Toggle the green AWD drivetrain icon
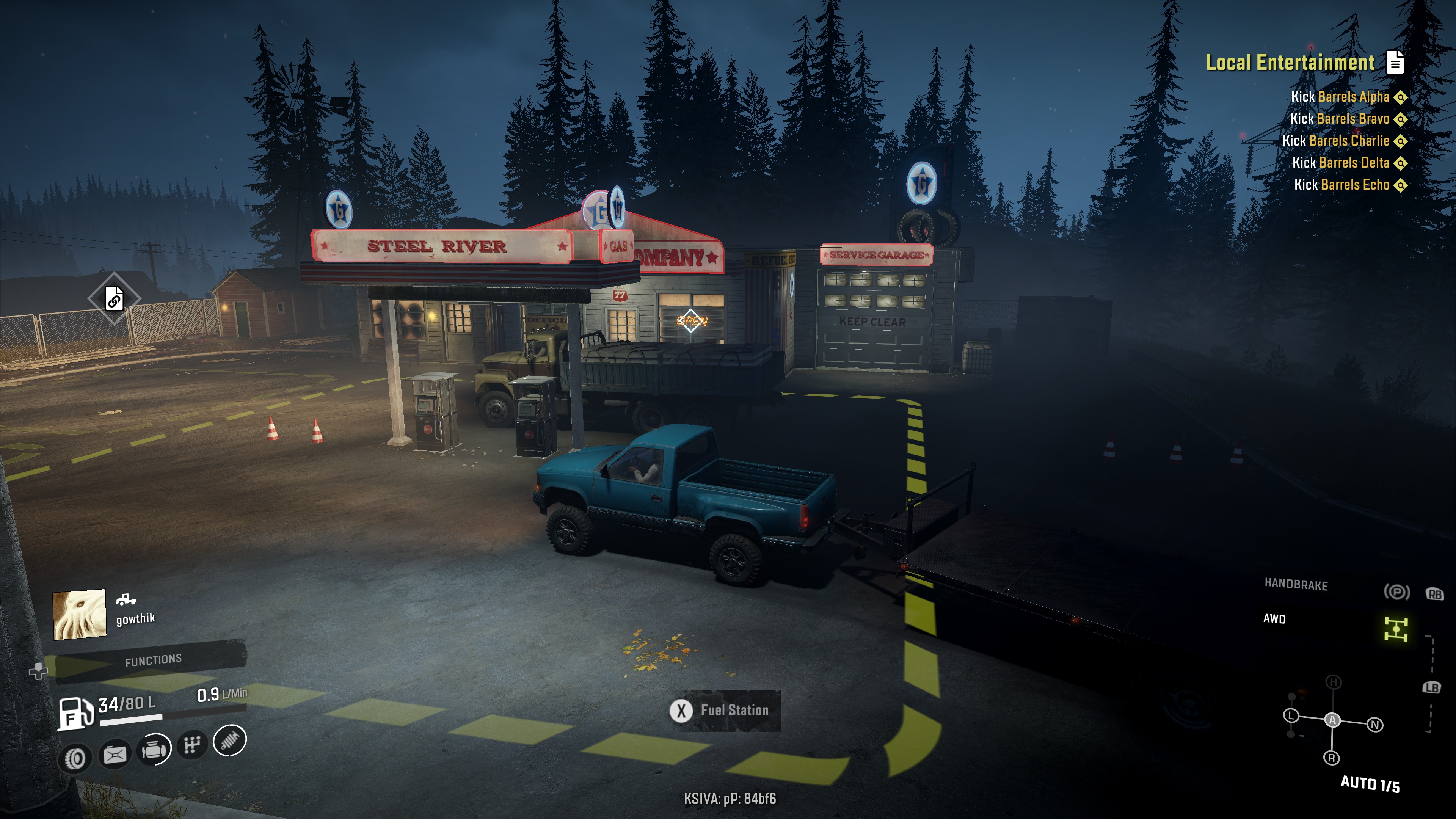 pyautogui.click(x=1395, y=629)
